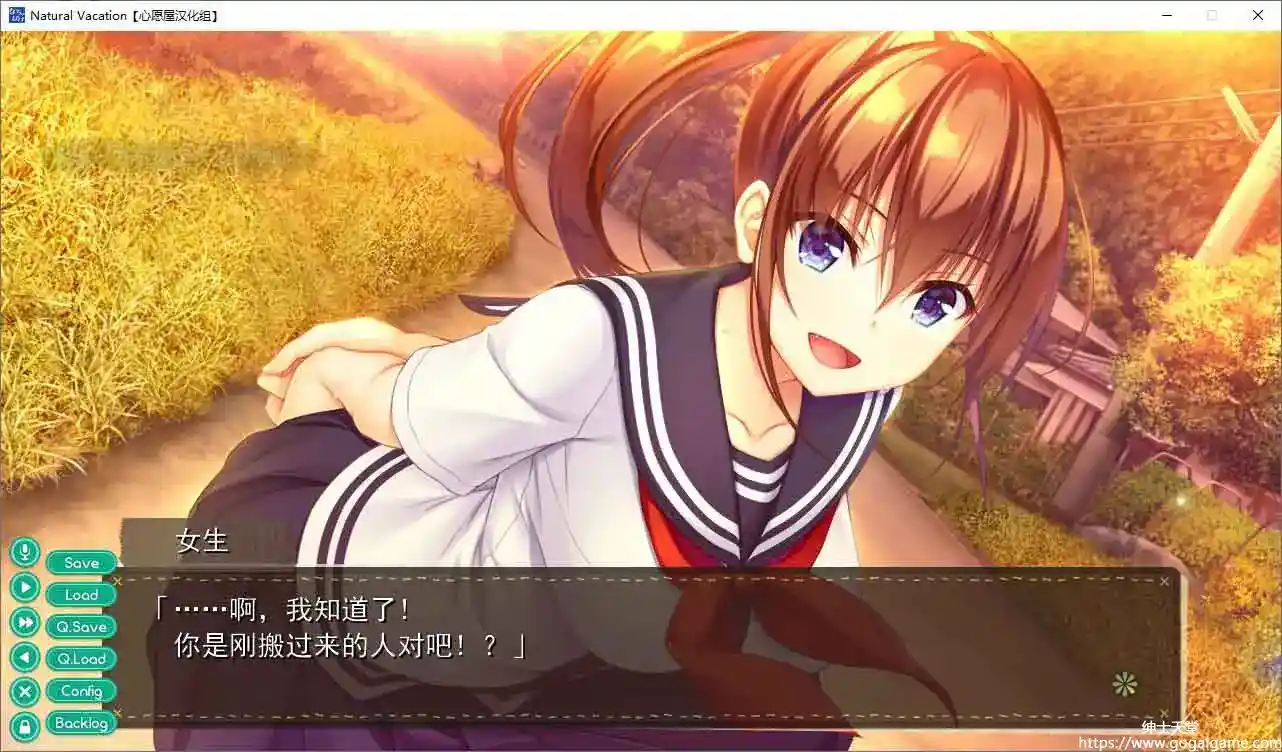The width and height of the screenshot is (1282, 752).
Task: Open the Load screen
Action: 80,594
